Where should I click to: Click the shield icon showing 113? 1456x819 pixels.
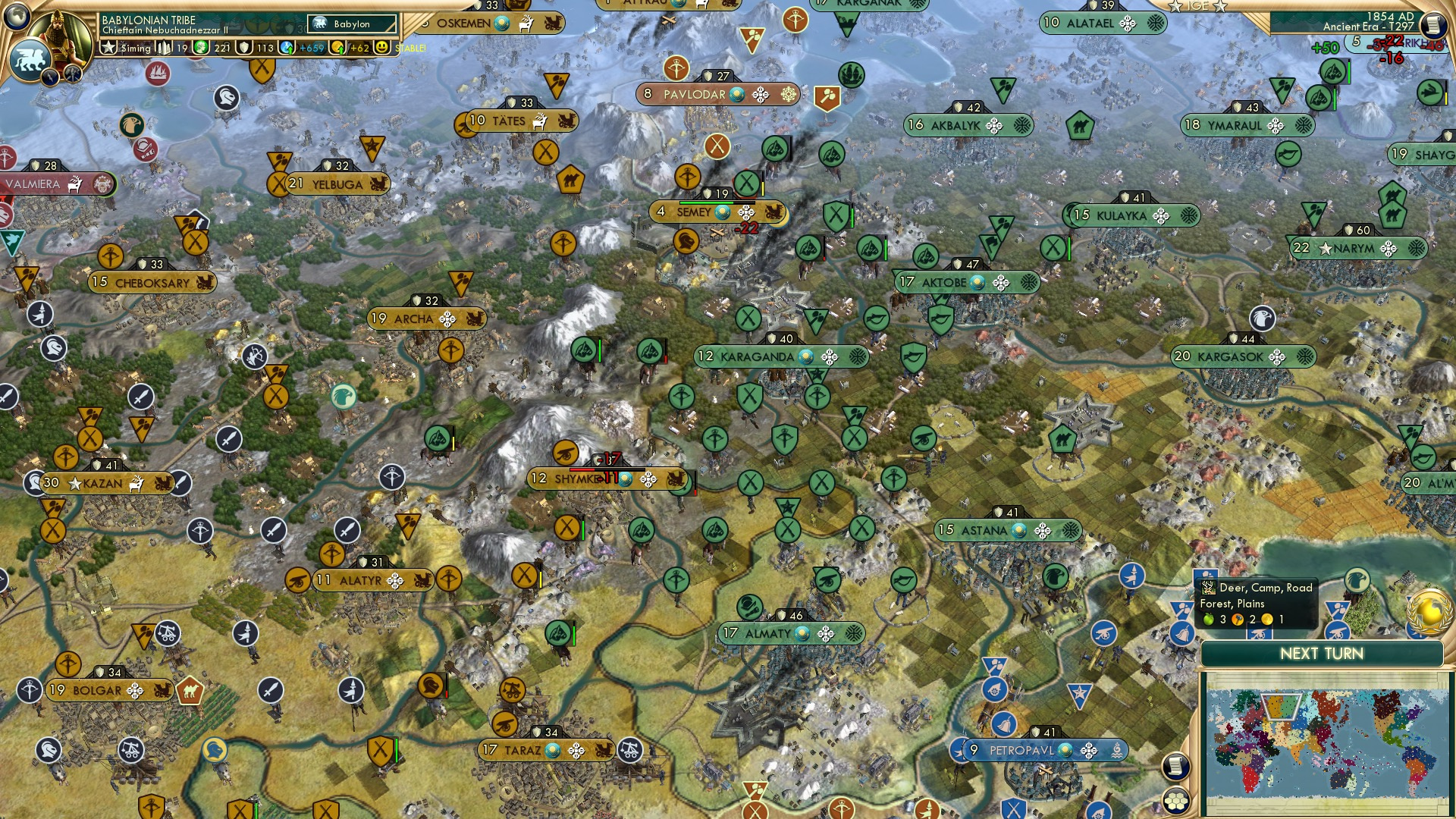(246, 47)
